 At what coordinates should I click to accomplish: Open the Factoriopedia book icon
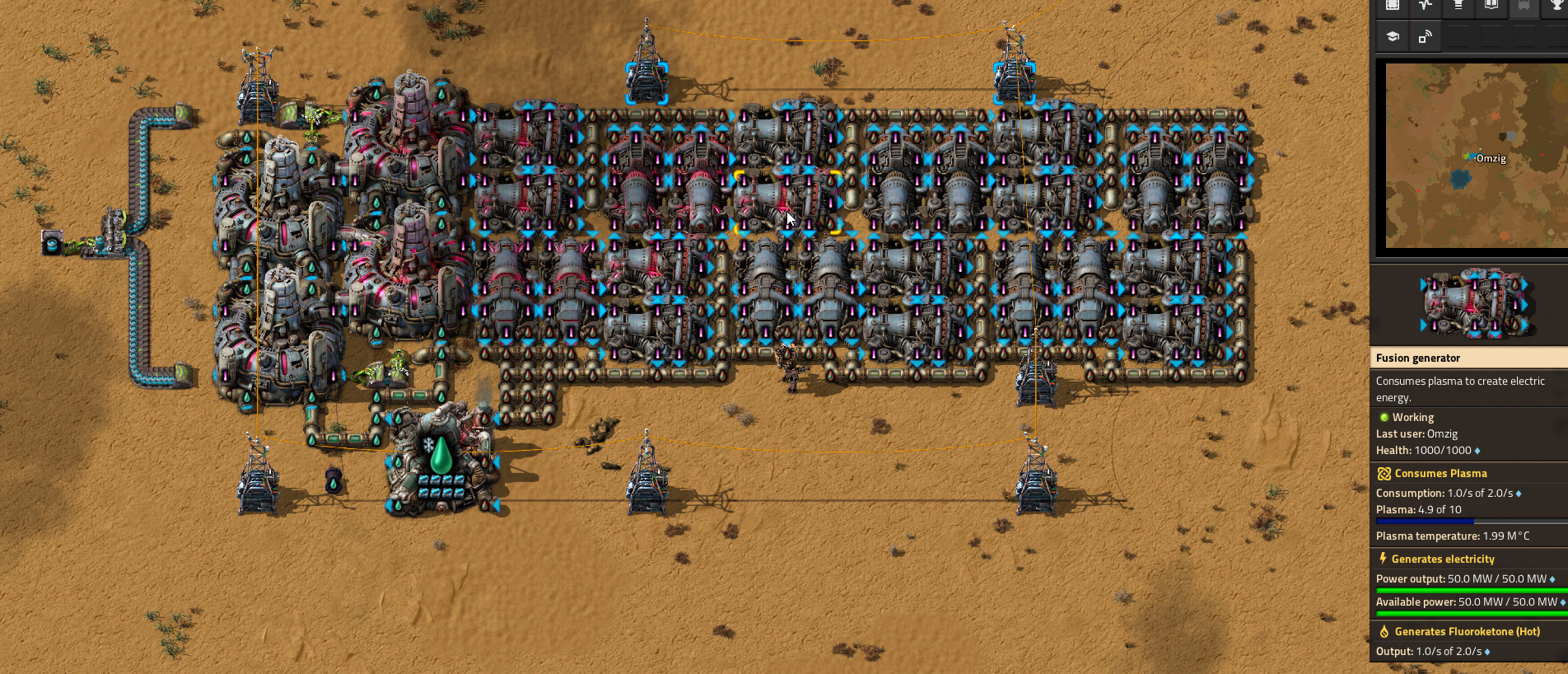click(x=1491, y=6)
